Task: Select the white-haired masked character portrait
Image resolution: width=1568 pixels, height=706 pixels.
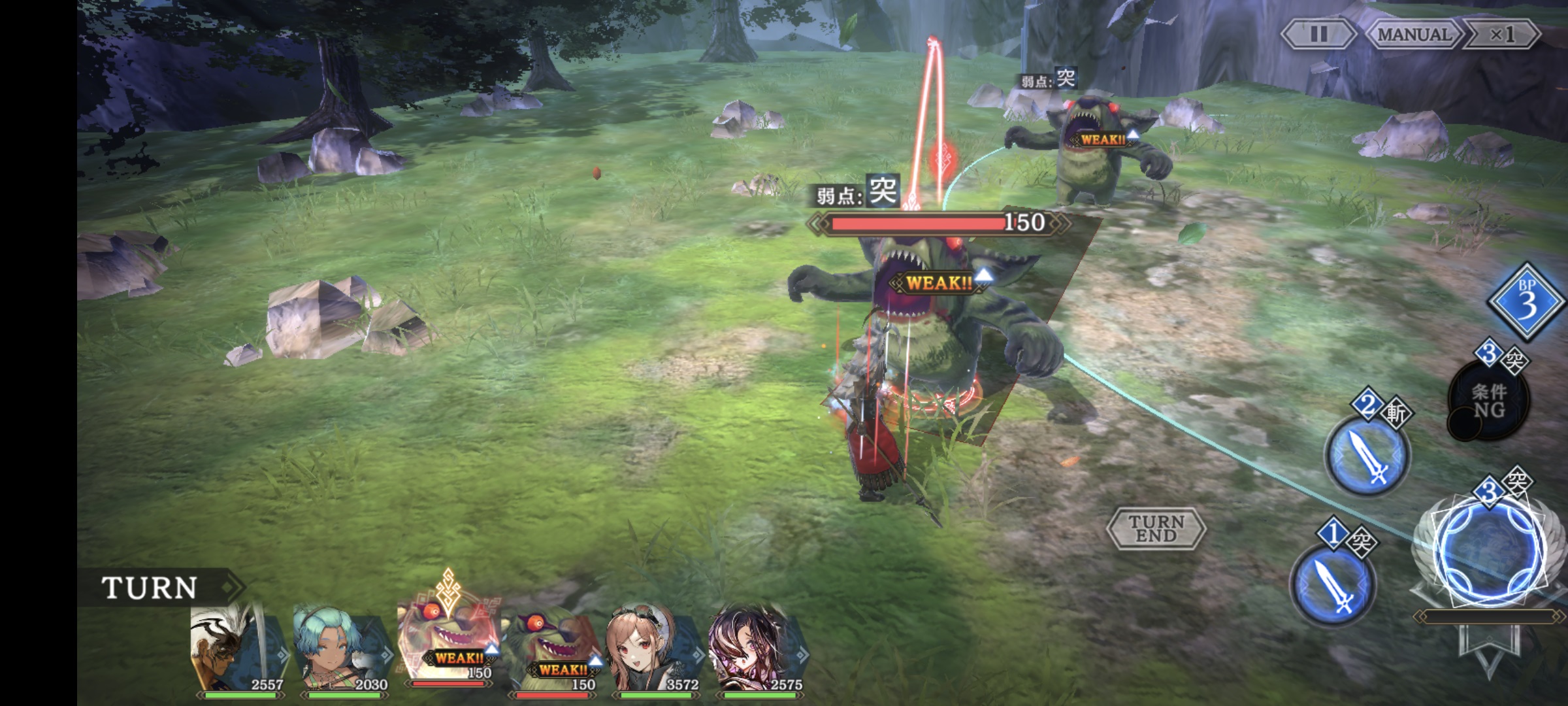Action: click(x=234, y=651)
